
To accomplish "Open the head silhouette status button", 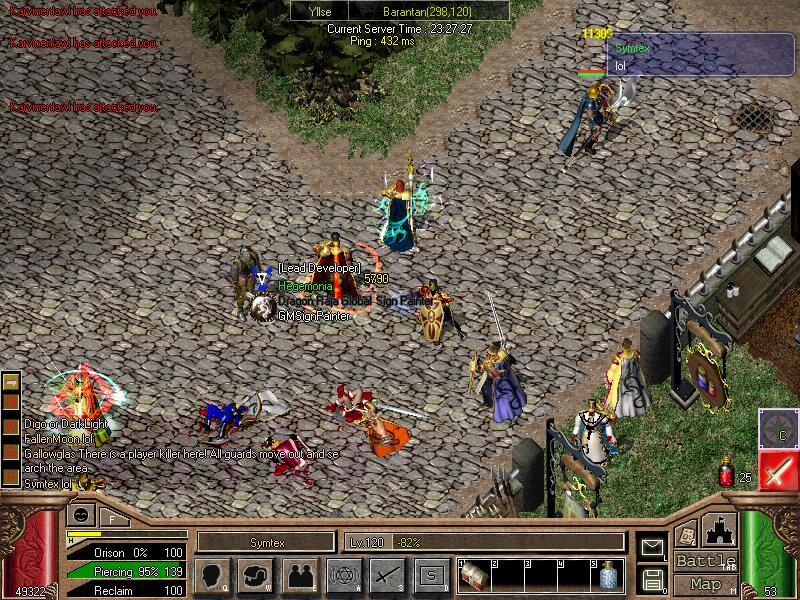I will click(x=213, y=575).
